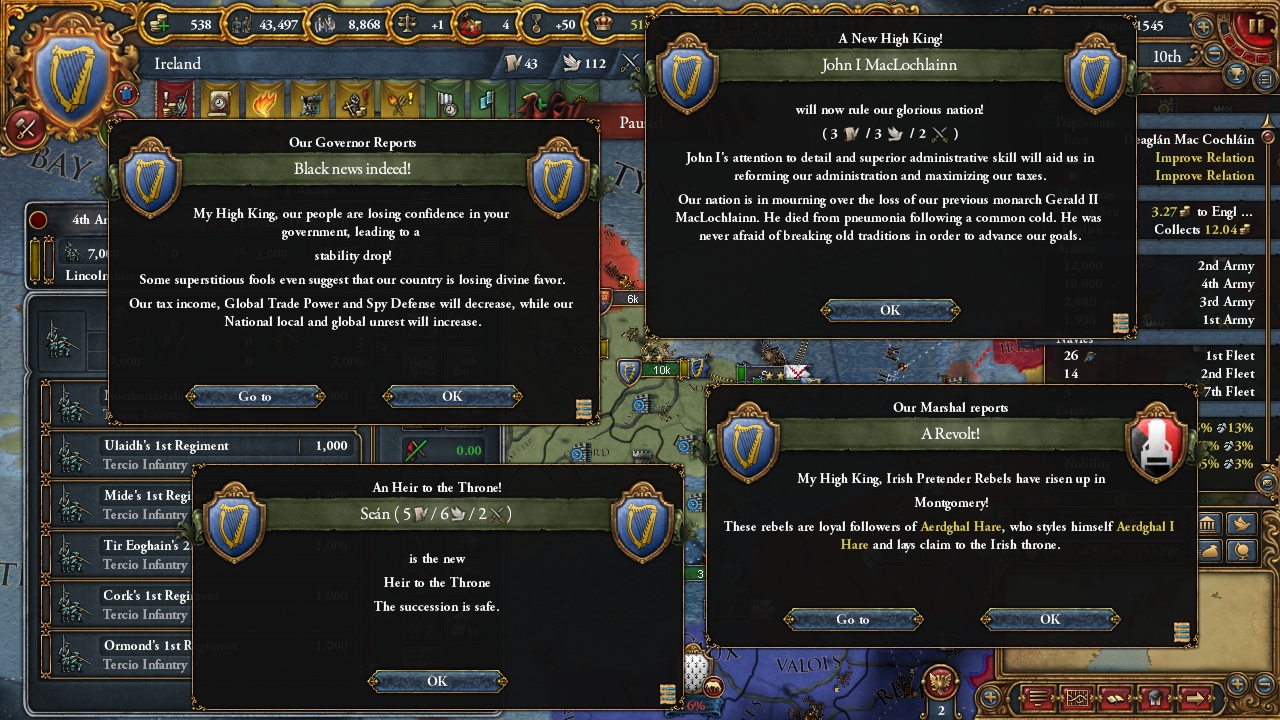1280x720 pixels.
Task: Go to the Montgomery revolt location
Action: click(853, 620)
